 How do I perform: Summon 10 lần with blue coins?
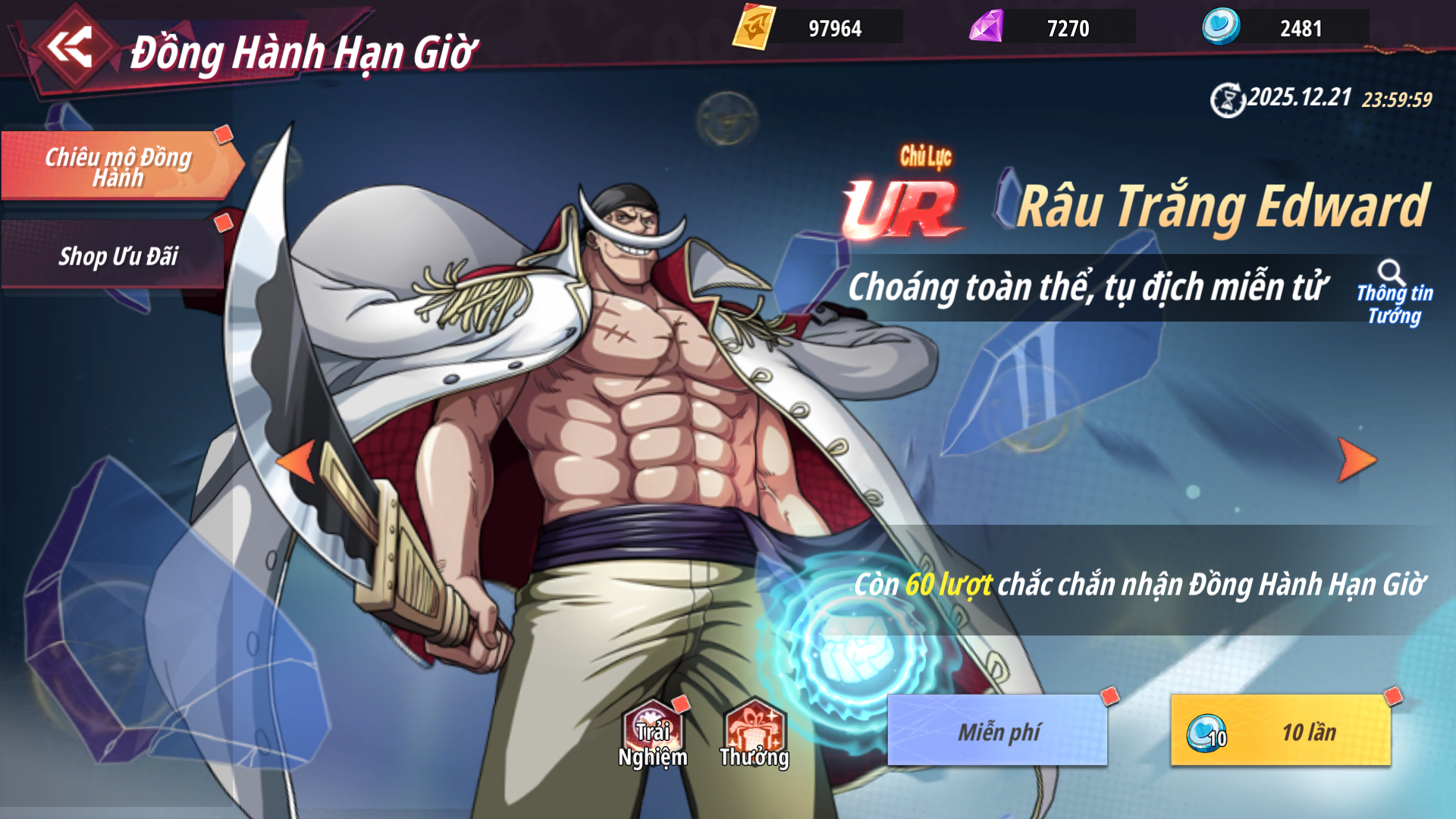(1281, 730)
